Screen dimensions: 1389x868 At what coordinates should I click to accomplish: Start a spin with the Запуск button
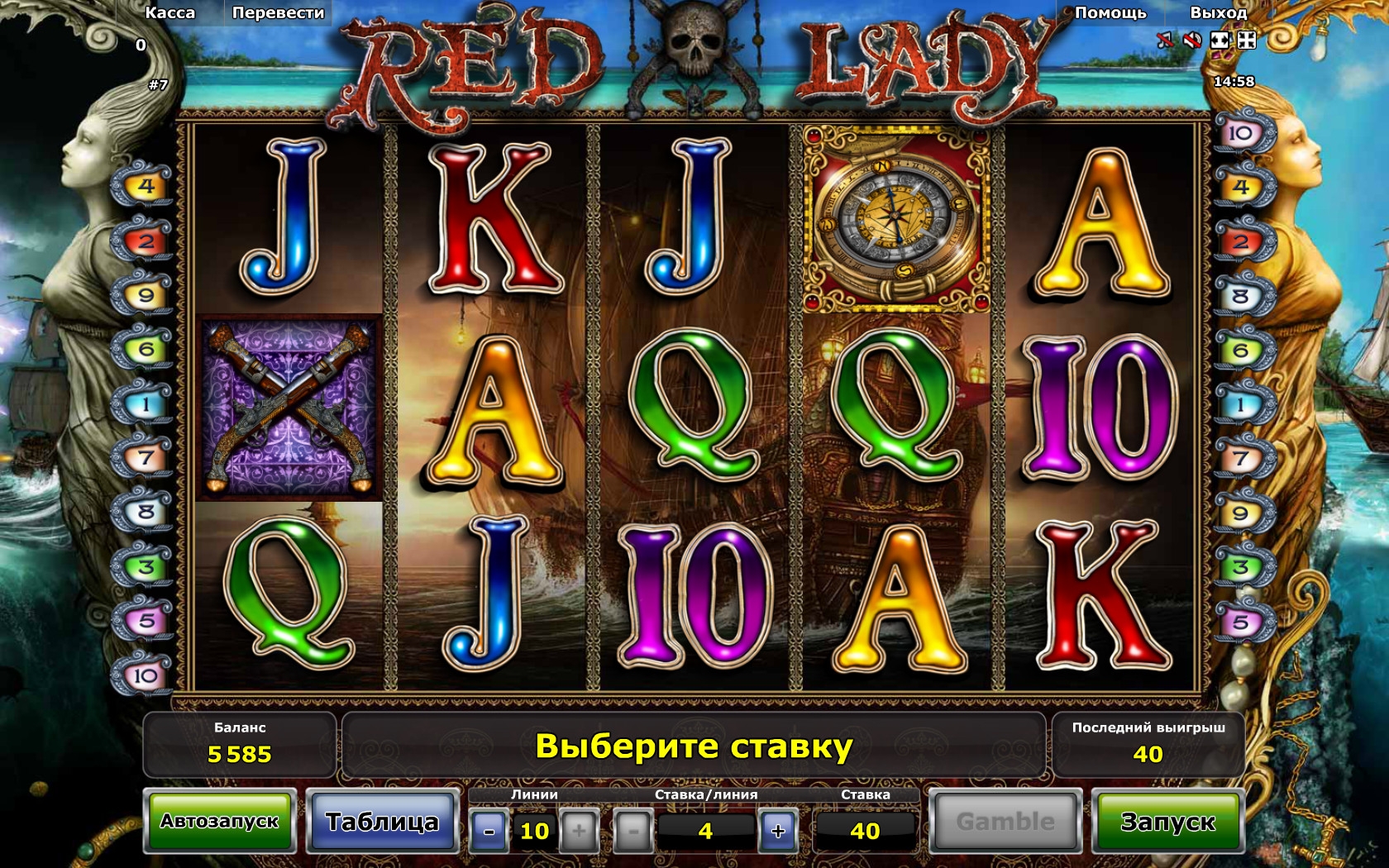[x=1167, y=822]
